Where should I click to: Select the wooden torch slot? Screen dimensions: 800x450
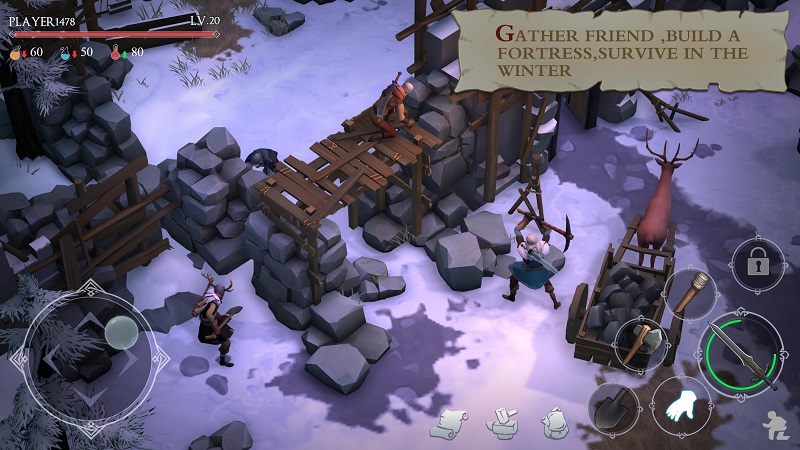point(691,295)
